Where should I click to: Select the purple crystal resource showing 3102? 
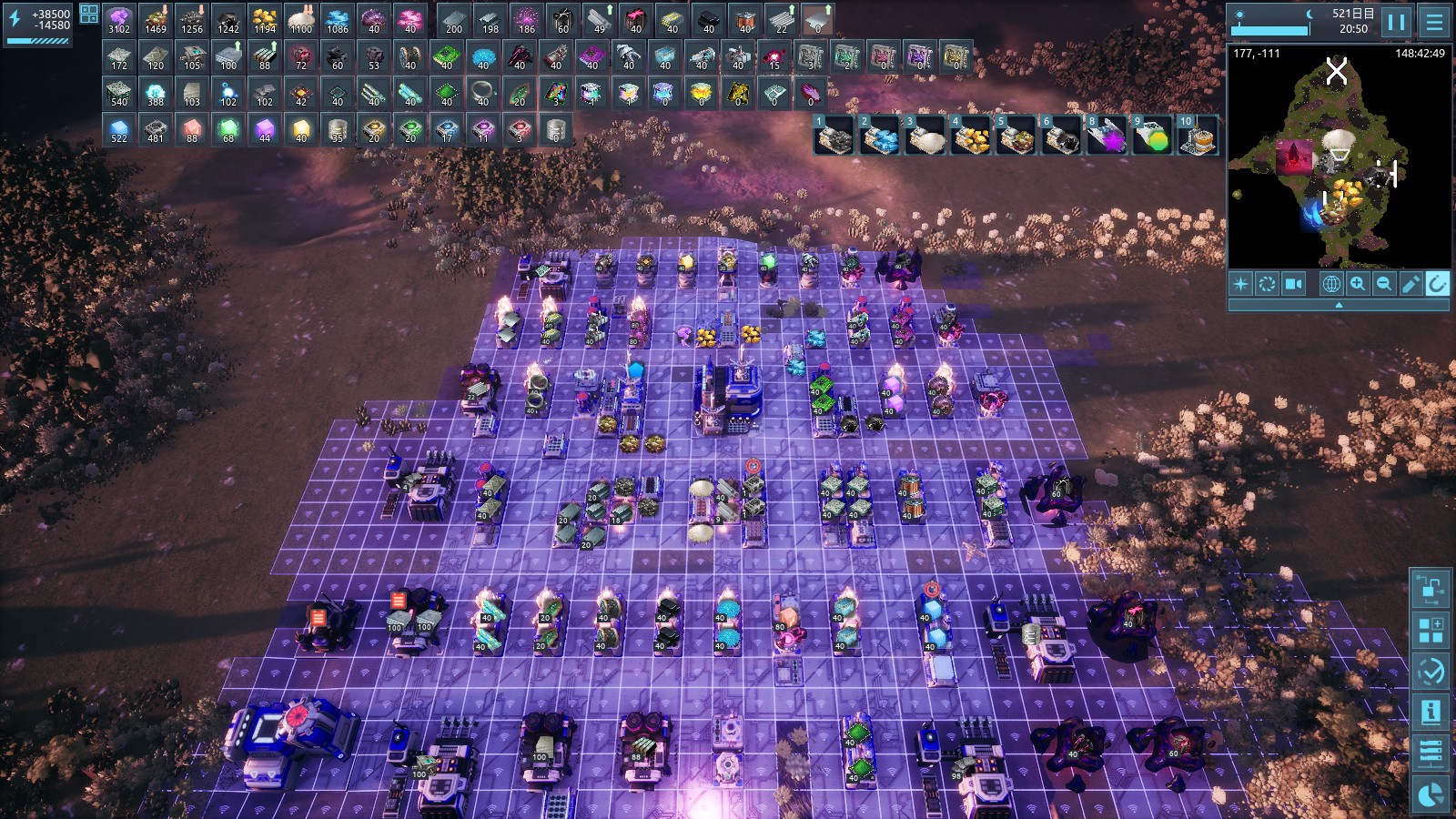(119, 21)
